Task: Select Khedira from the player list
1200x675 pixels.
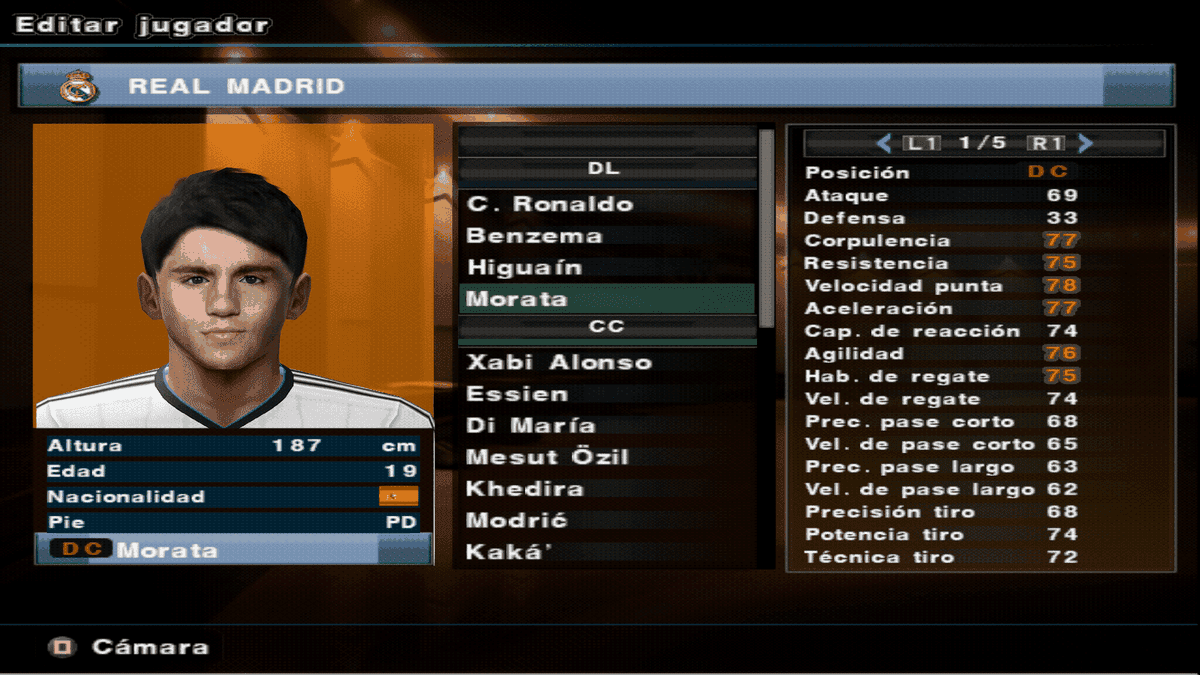Action: [x=525, y=489]
